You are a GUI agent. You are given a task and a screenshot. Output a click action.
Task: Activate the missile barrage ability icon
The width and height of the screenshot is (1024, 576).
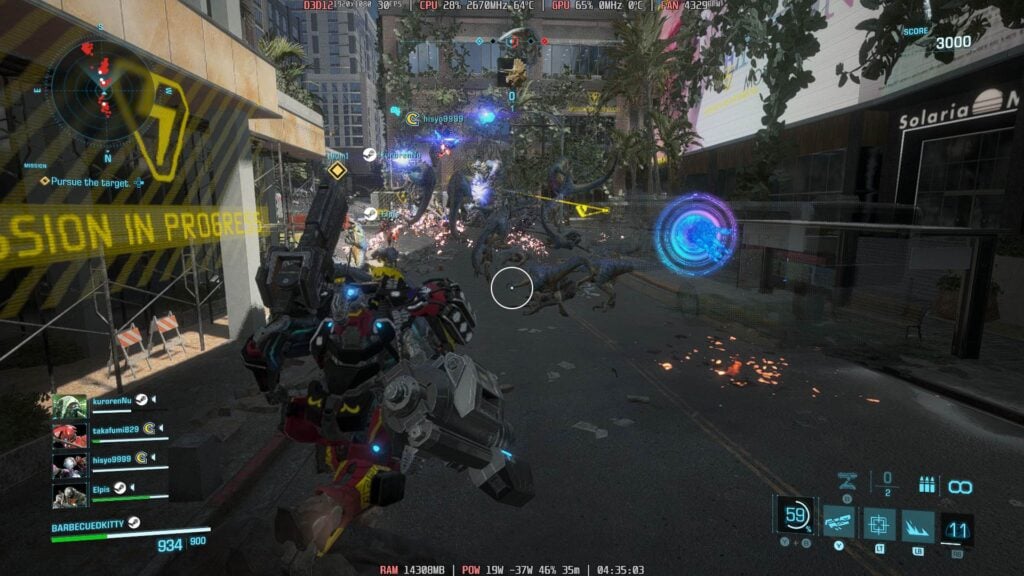pyautogui.click(x=839, y=523)
